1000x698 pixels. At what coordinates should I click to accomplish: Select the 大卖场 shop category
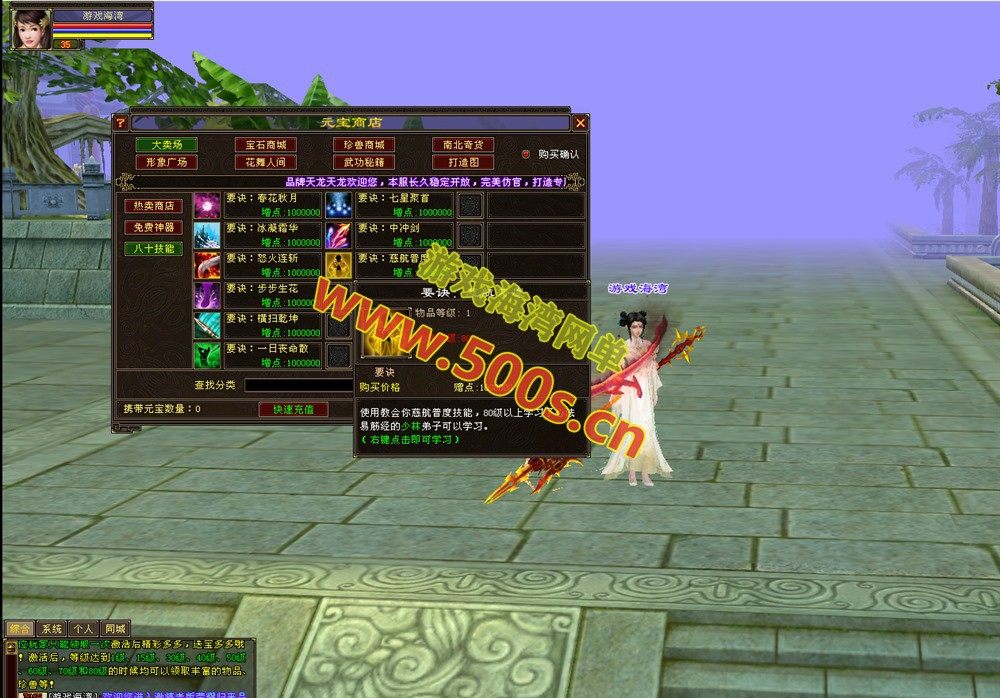166,145
